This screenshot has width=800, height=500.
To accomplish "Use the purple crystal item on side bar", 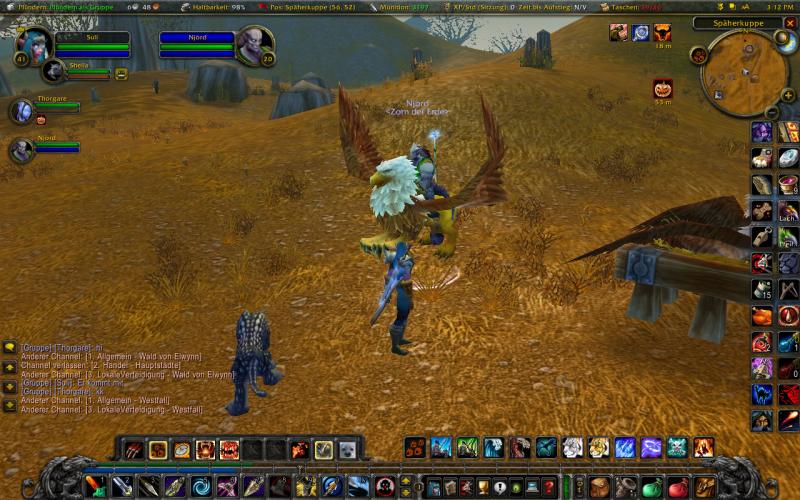I will pyautogui.click(x=762, y=132).
